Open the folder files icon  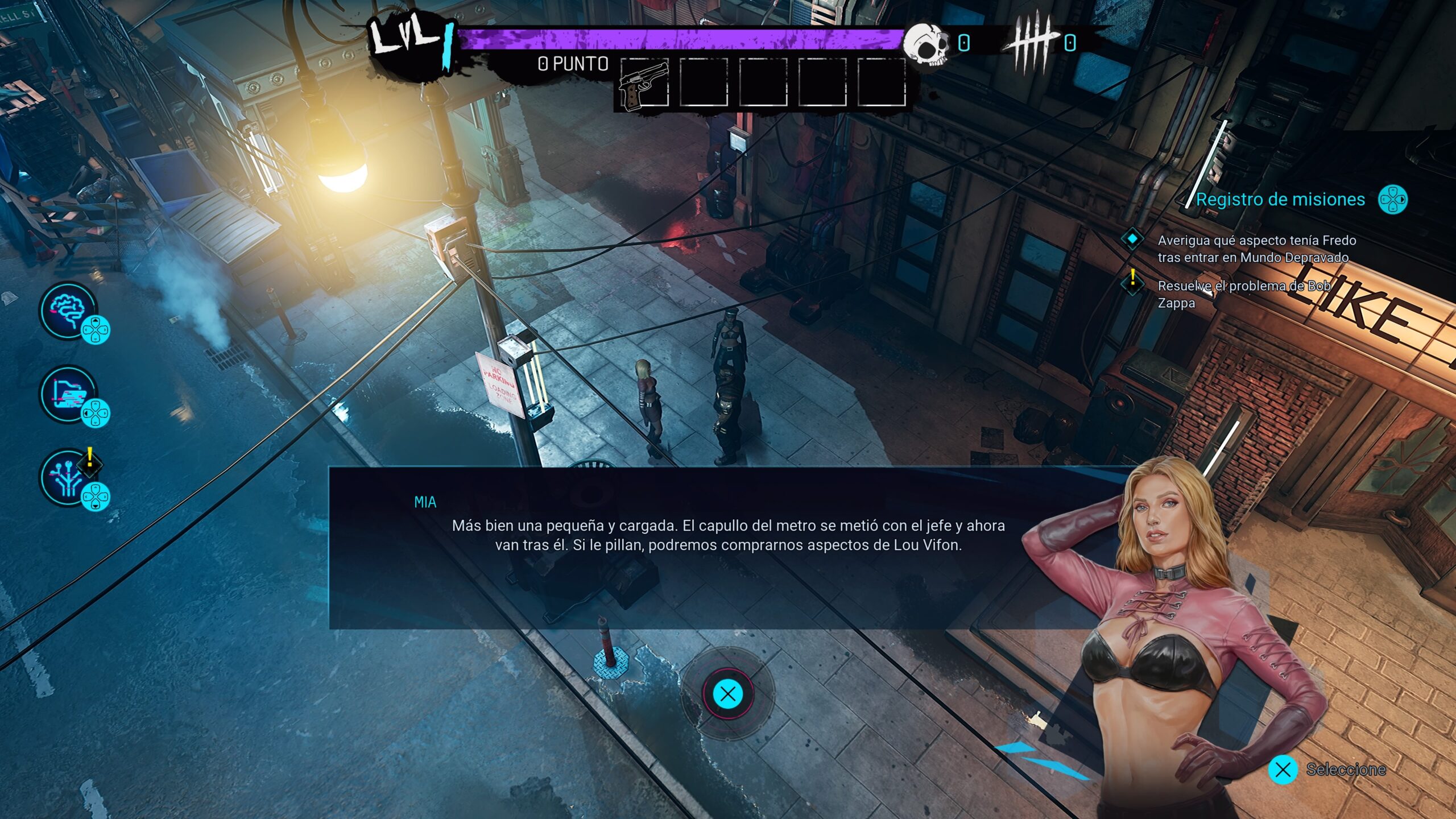[x=68, y=394]
